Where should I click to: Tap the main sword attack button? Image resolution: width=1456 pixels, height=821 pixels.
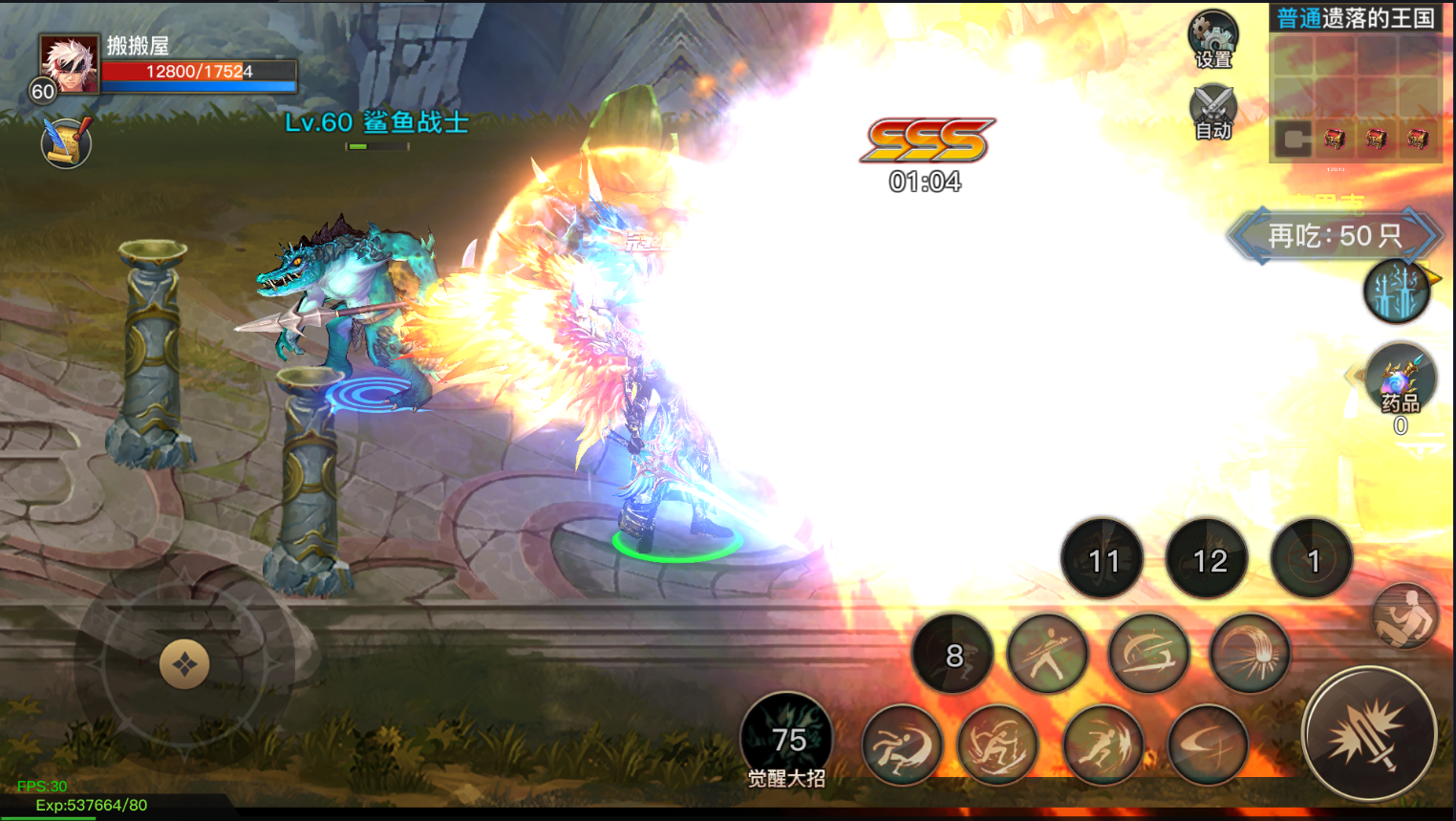point(1369,733)
